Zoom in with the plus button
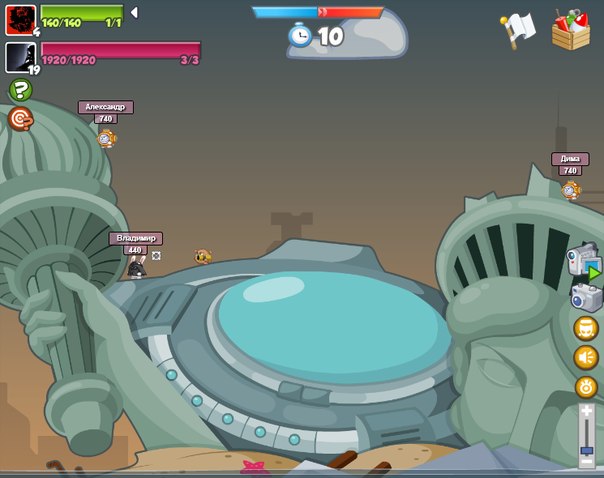The height and width of the screenshot is (478, 604). pyautogui.click(x=587, y=411)
